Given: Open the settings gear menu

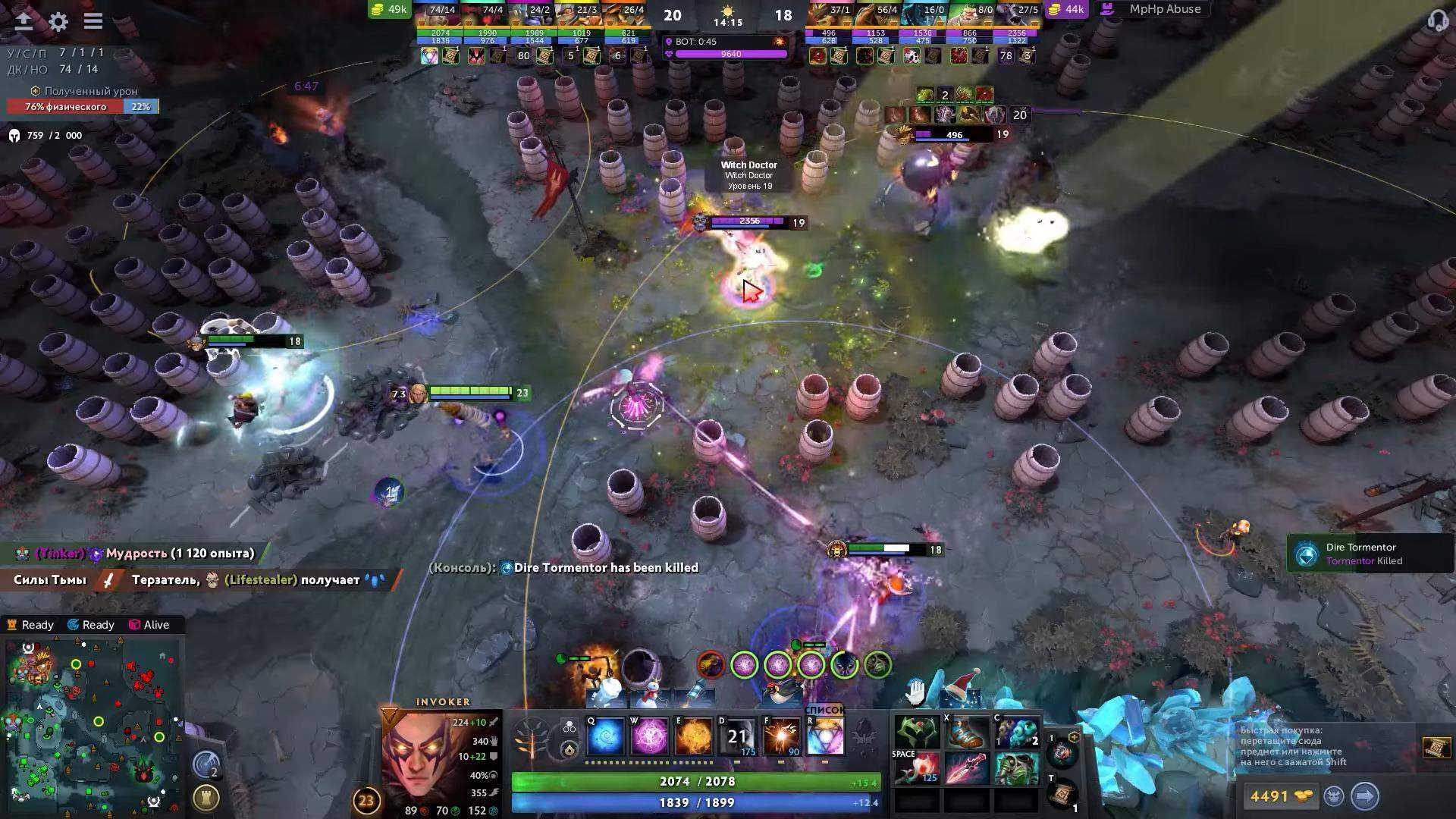Looking at the screenshot, I should [58, 21].
